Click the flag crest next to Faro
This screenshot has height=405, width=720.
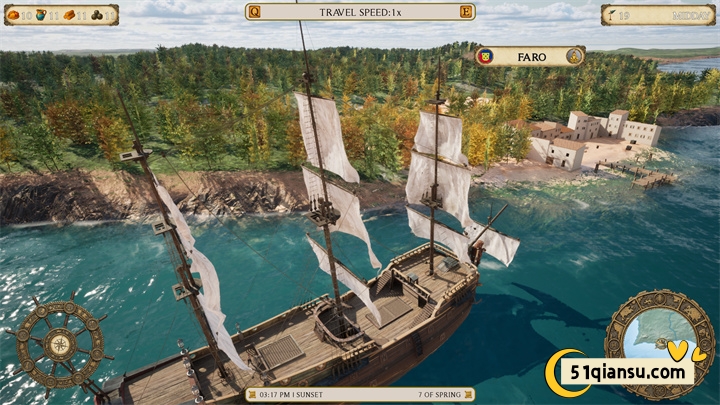[485, 56]
